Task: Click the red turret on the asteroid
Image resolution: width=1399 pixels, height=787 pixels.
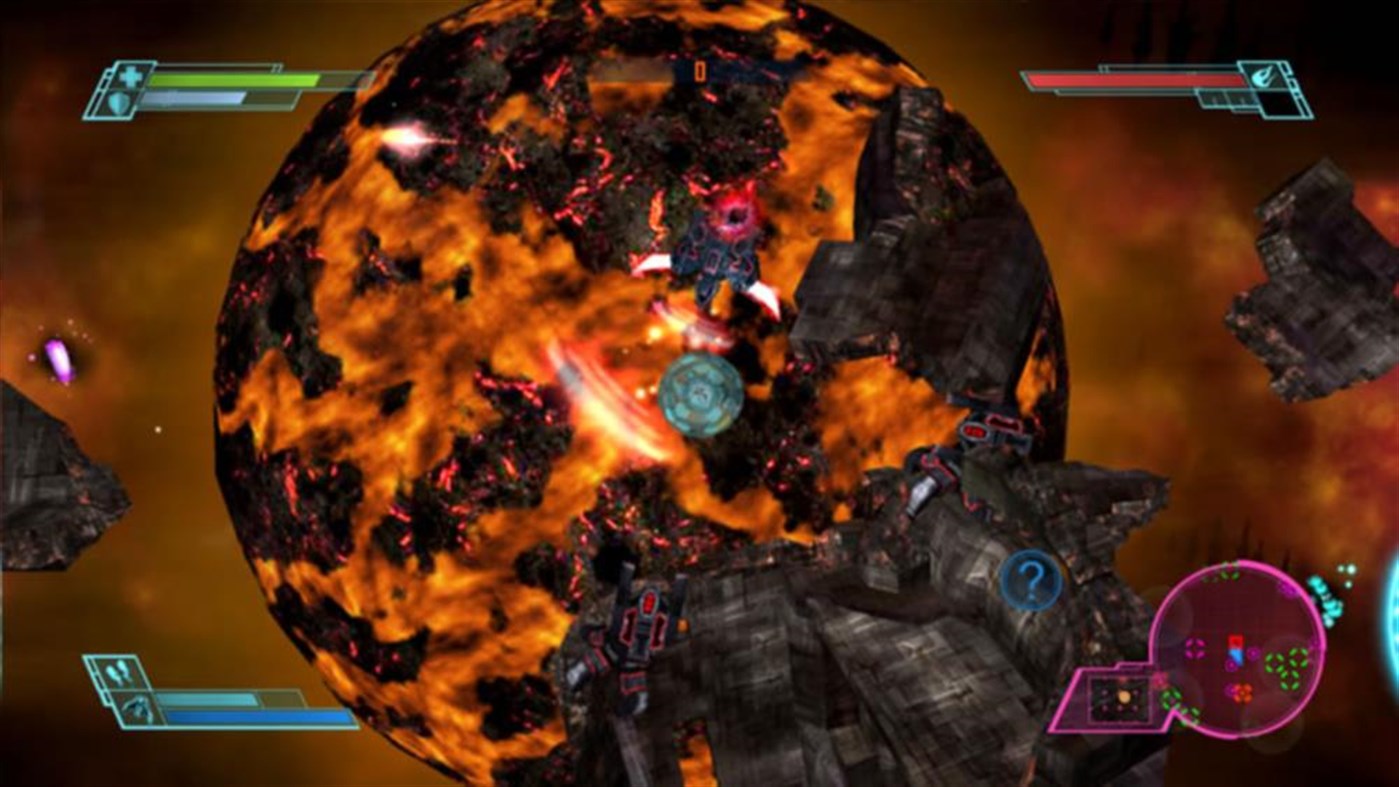Action: (975, 430)
